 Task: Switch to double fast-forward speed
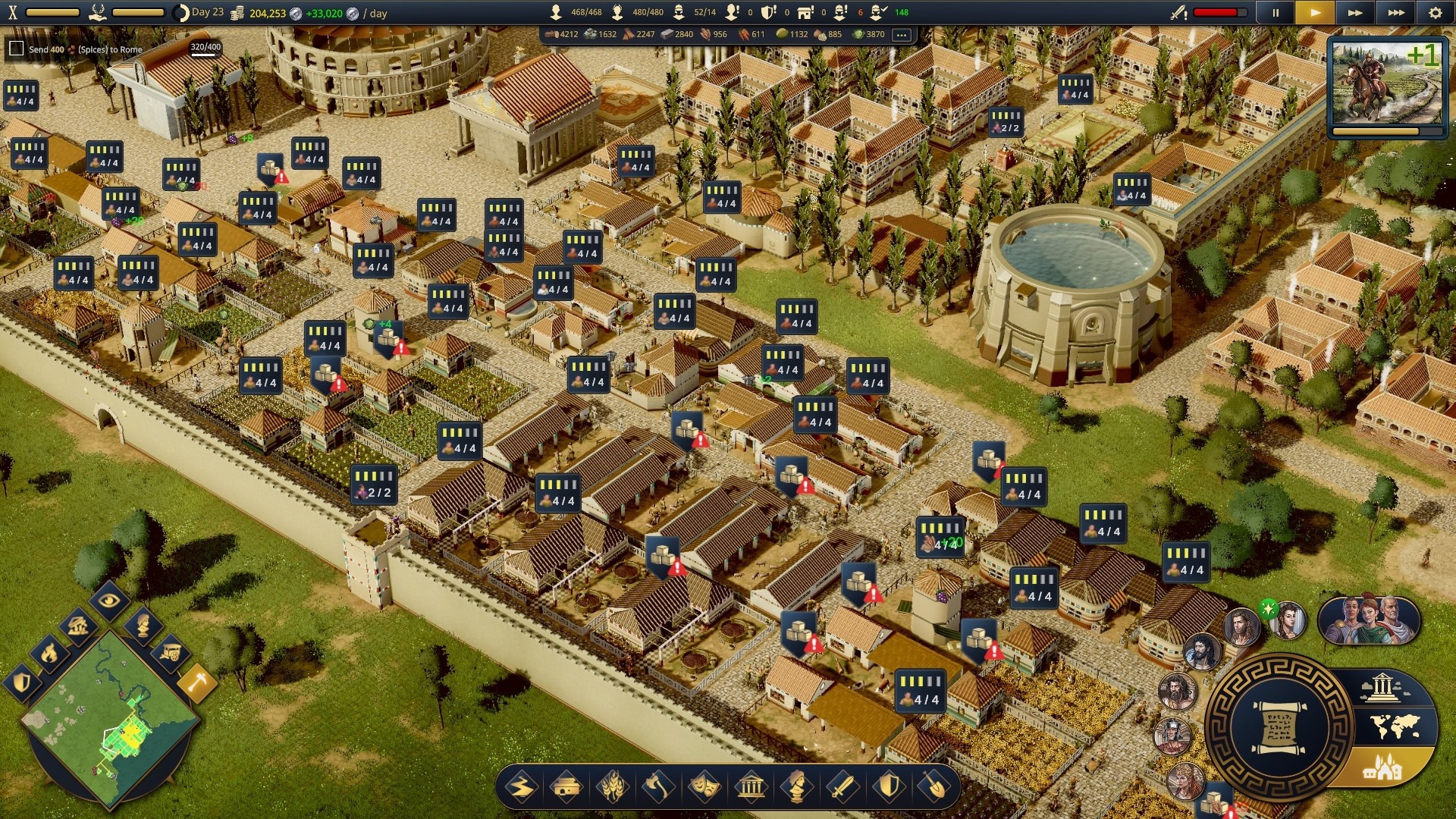tap(1354, 13)
